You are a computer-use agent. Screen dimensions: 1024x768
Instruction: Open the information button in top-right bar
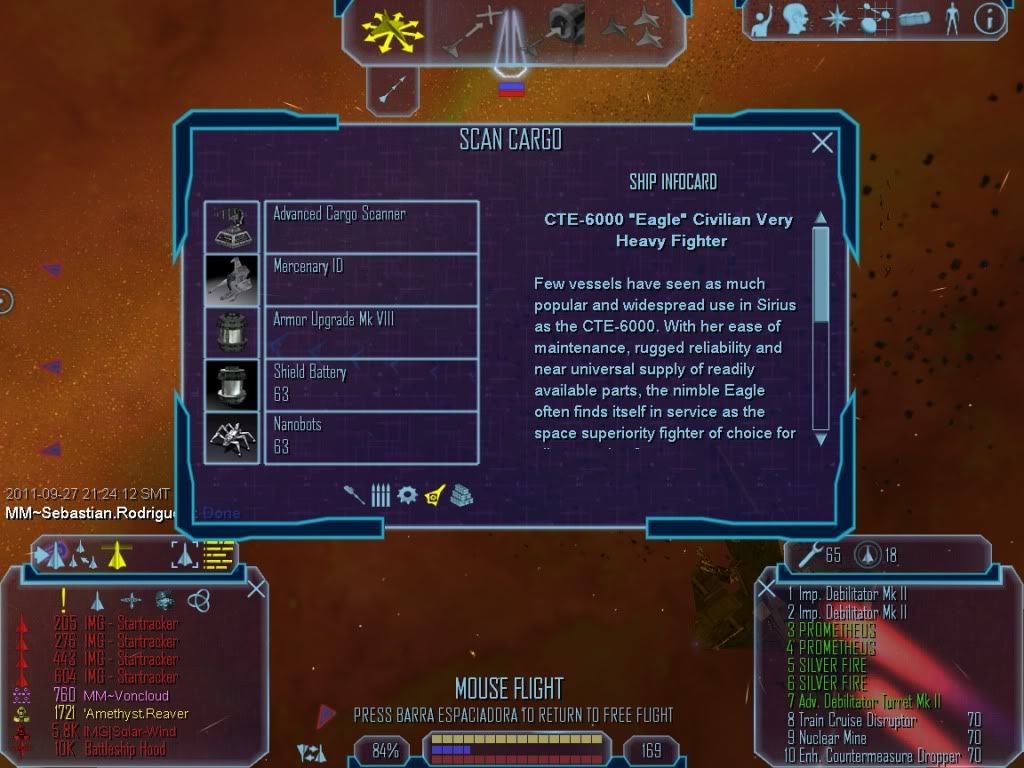tap(988, 20)
